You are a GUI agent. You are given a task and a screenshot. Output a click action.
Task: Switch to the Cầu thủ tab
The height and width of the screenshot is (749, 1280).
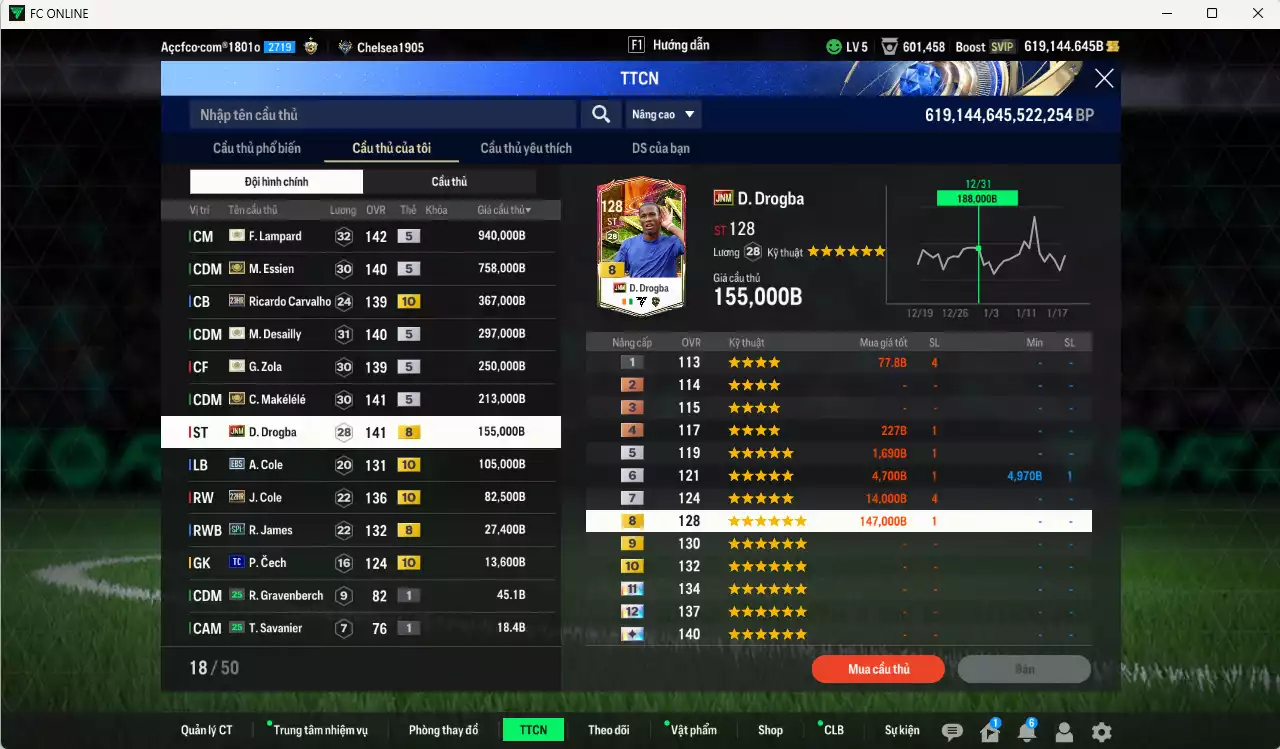coord(449,181)
